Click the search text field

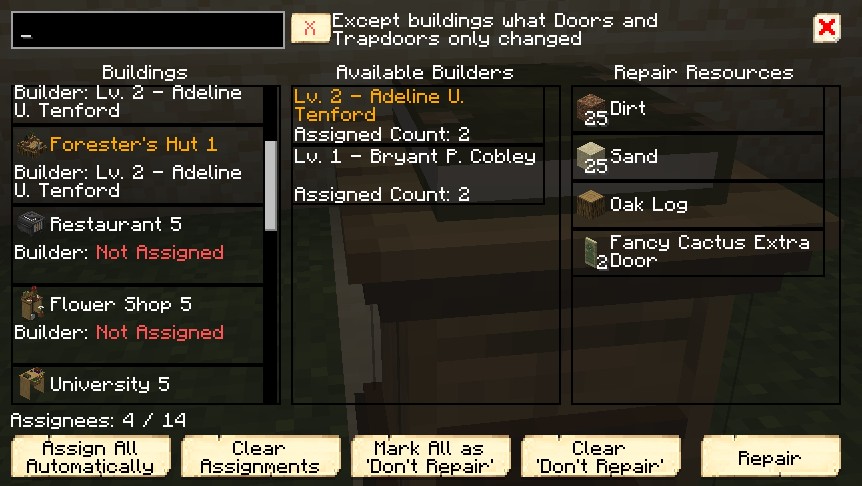[x=148, y=30]
